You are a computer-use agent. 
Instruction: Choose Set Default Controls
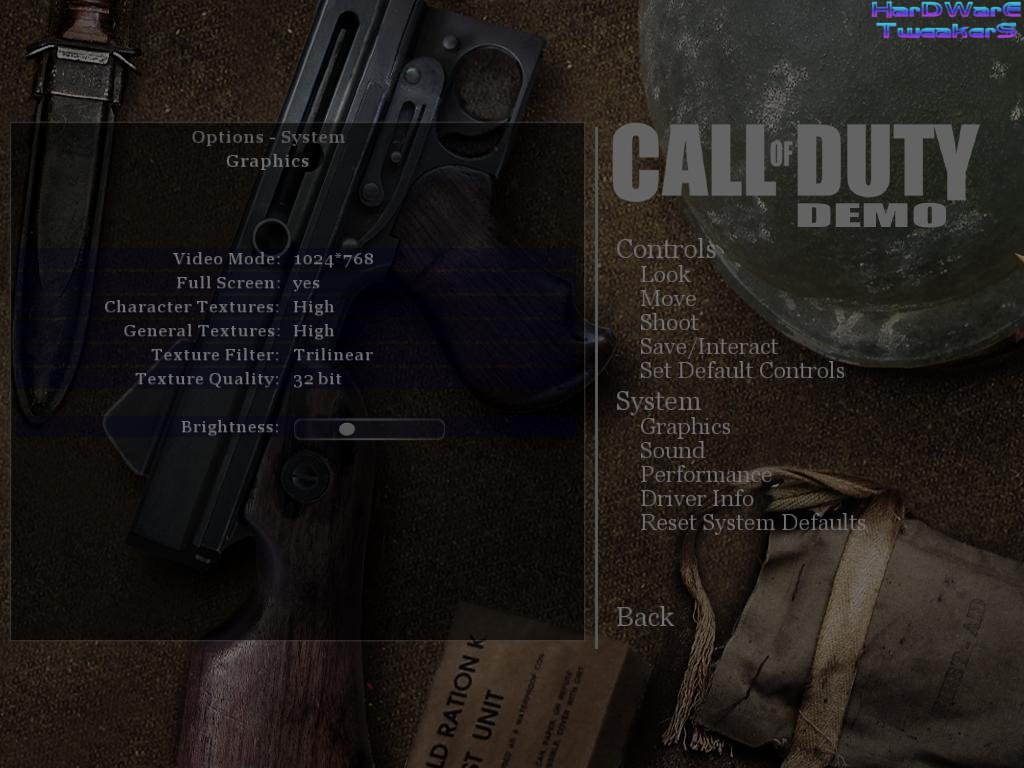coord(742,370)
